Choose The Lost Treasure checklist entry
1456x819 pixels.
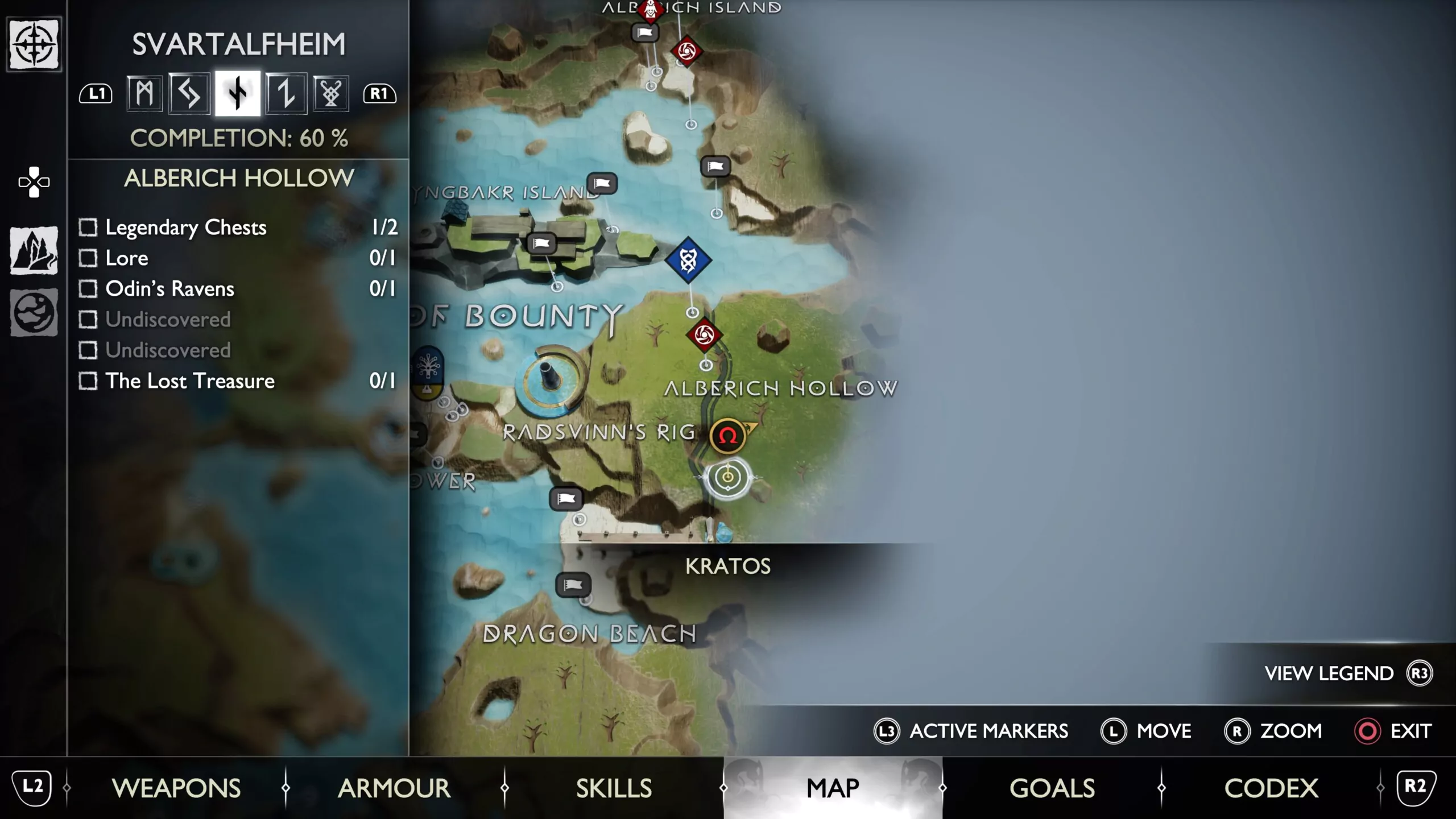coord(238,381)
